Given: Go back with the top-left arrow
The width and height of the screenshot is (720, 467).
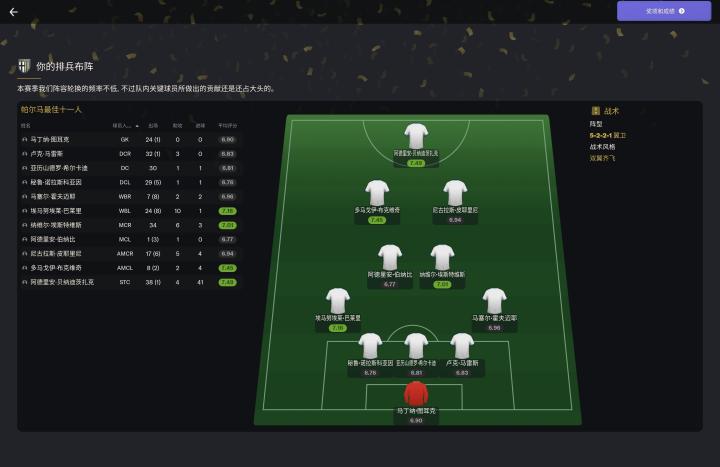Looking at the screenshot, I should pyautogui.click(x=13, y=12).
